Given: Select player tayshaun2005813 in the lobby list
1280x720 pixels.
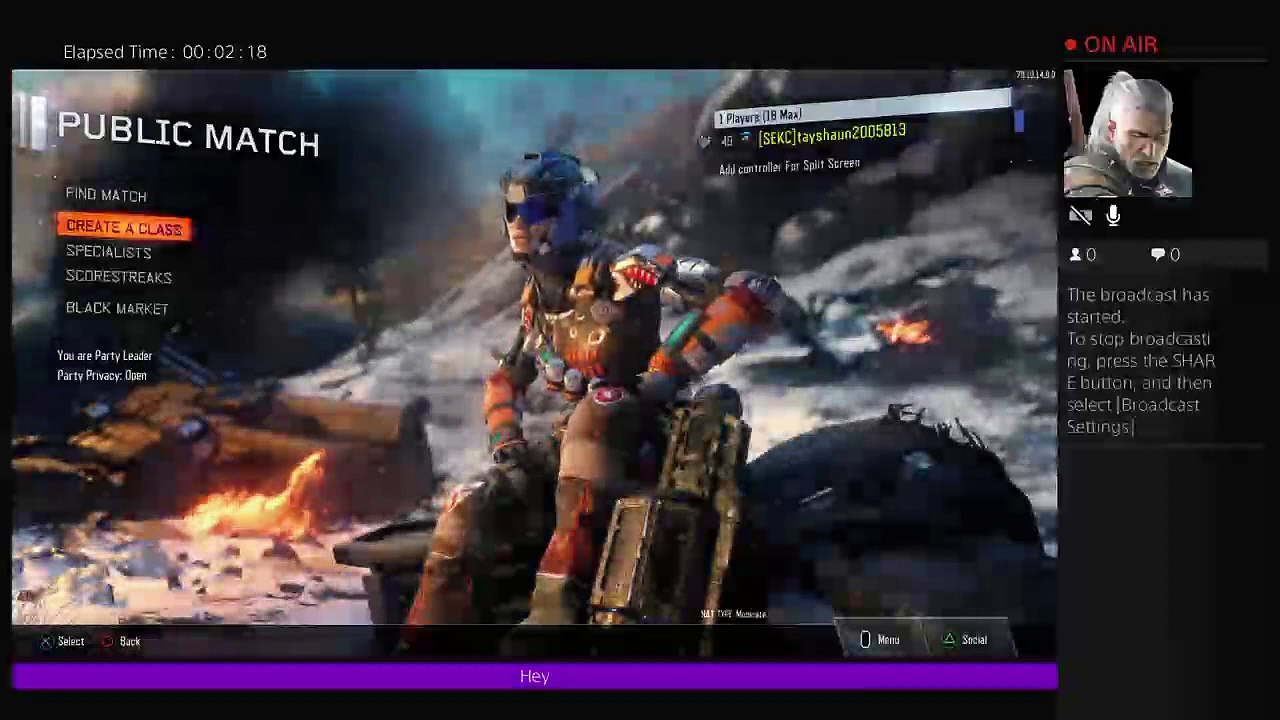Looking at the screenshot, I should click(831, 135).
